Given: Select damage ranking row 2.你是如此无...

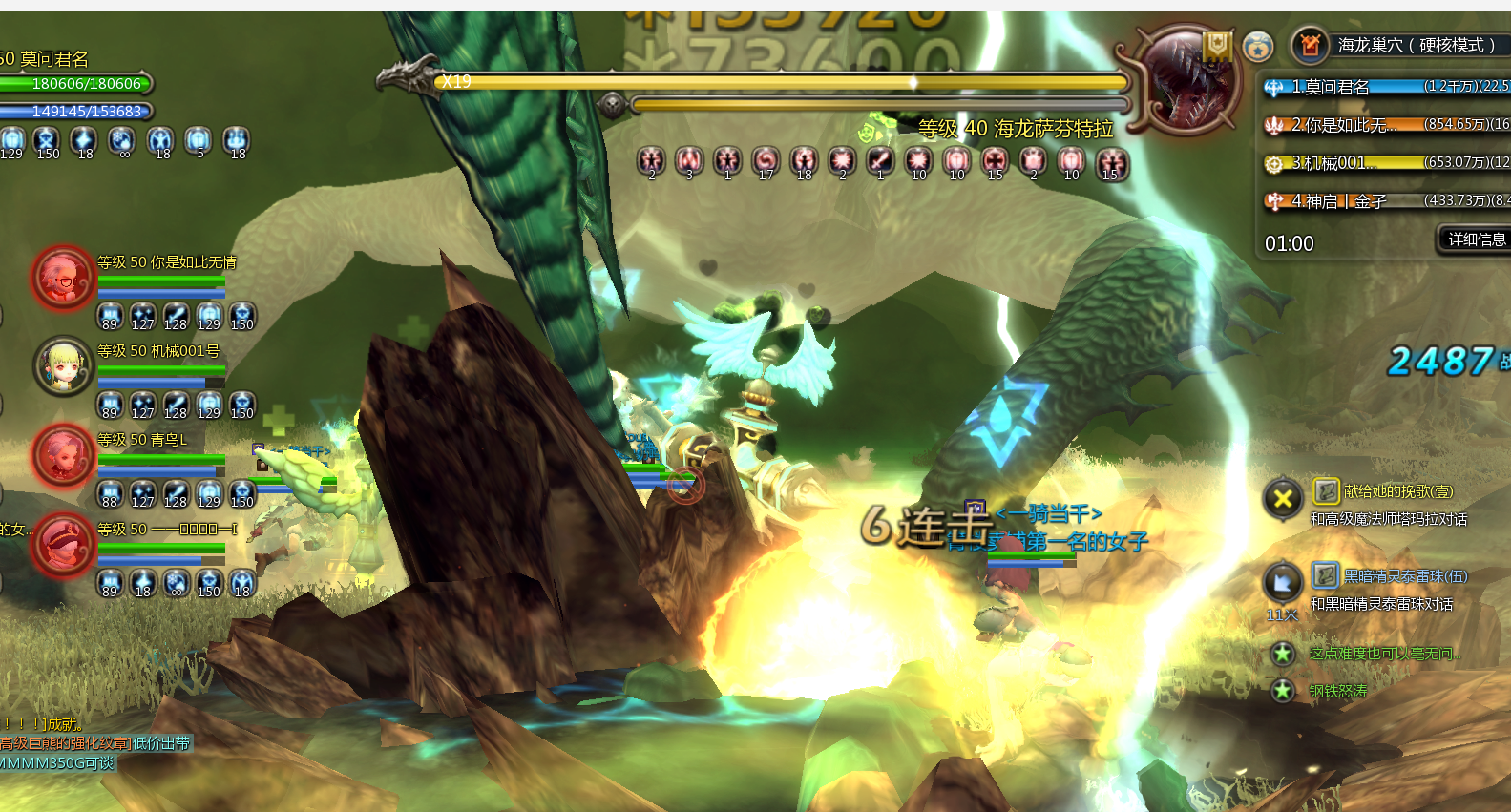Looking at the screenshot, I should (1386, 125).
